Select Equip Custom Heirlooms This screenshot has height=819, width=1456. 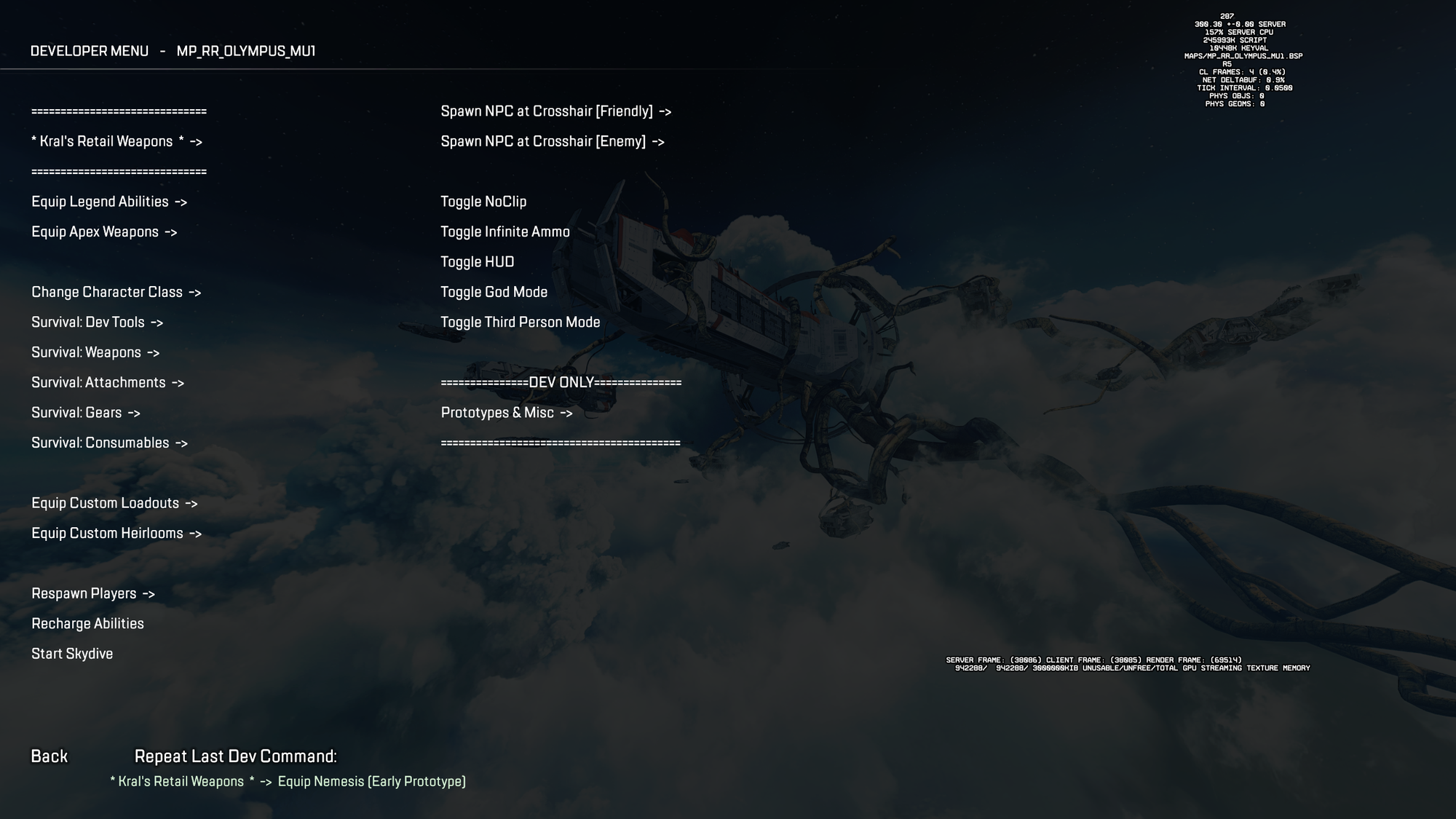click(116, 533)
